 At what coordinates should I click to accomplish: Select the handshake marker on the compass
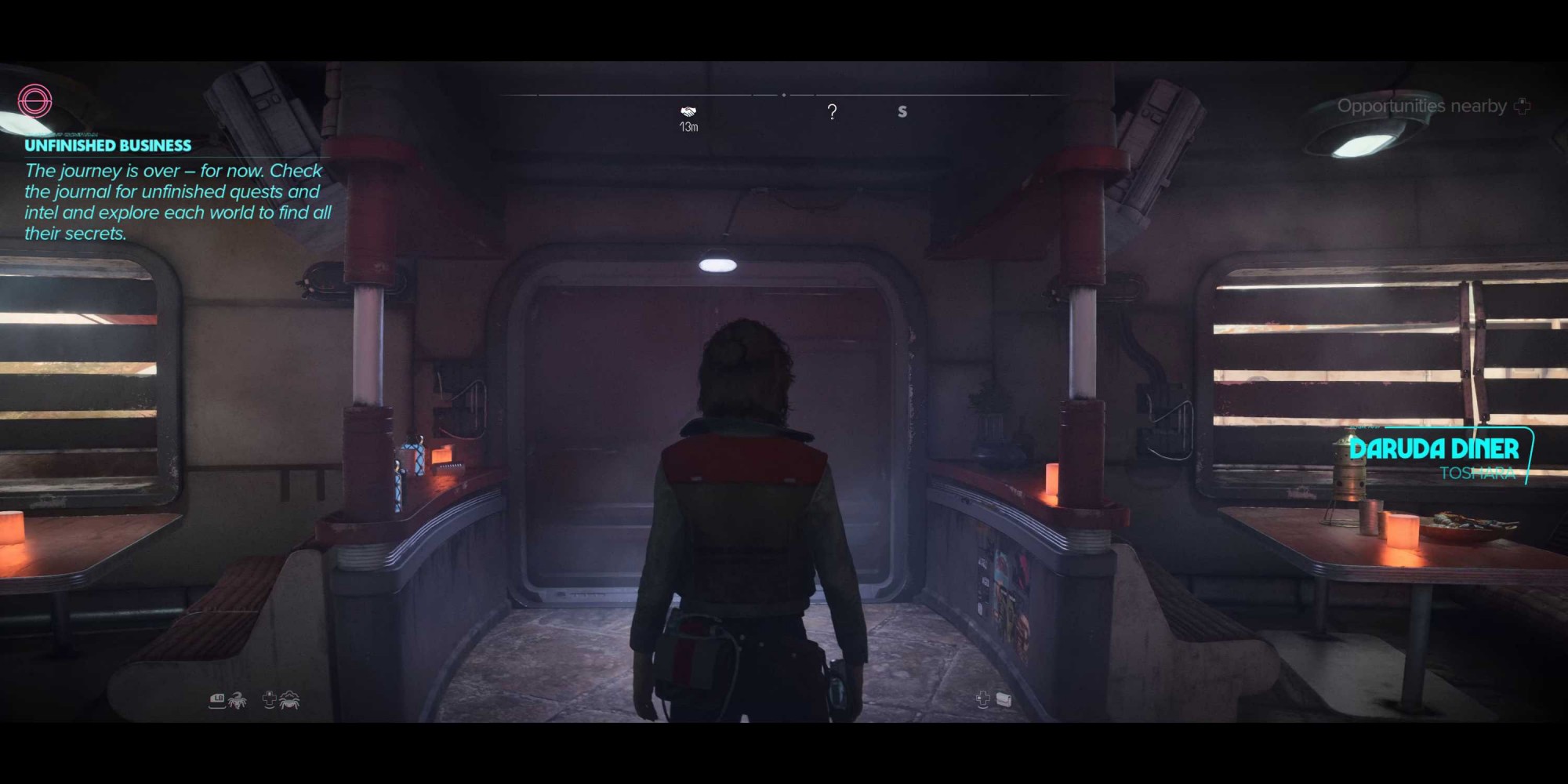coord(688,112)
